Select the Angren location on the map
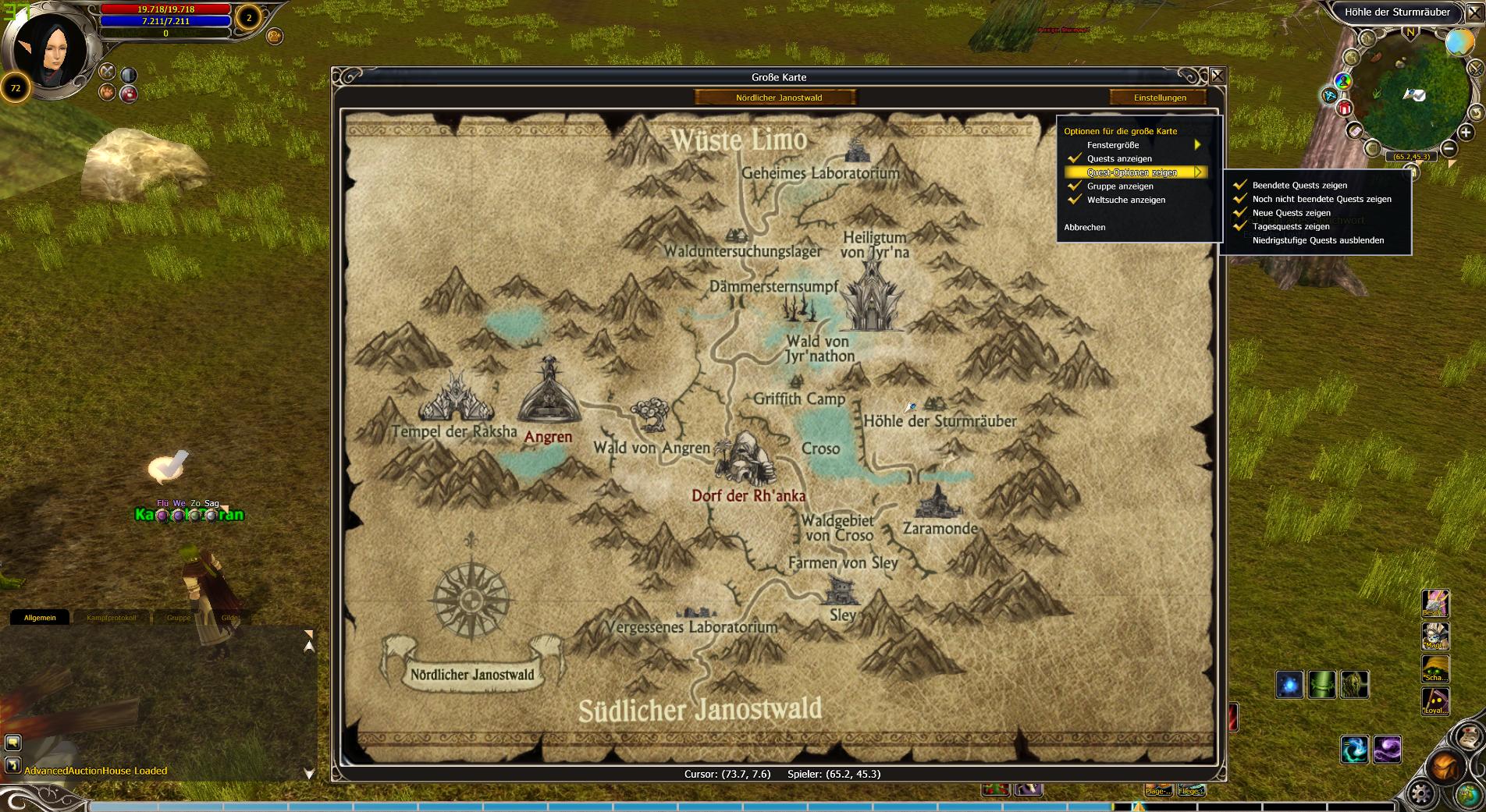 (548, 437)
